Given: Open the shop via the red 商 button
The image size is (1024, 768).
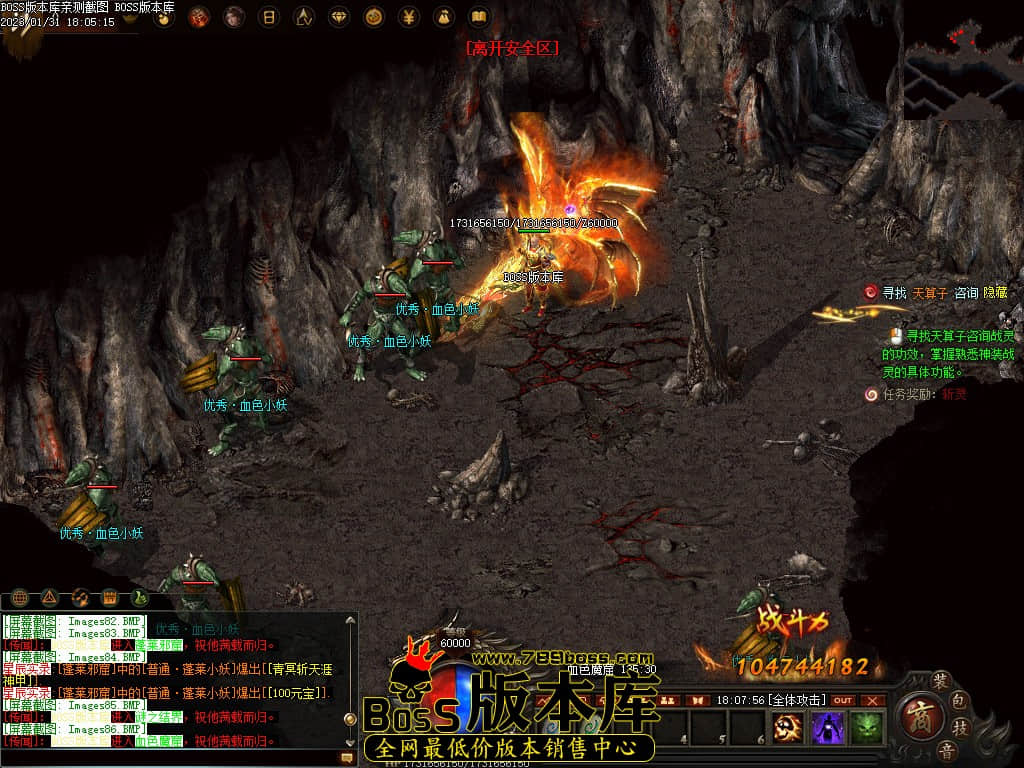Looking at the screenshot, I should tap(916, 716).
